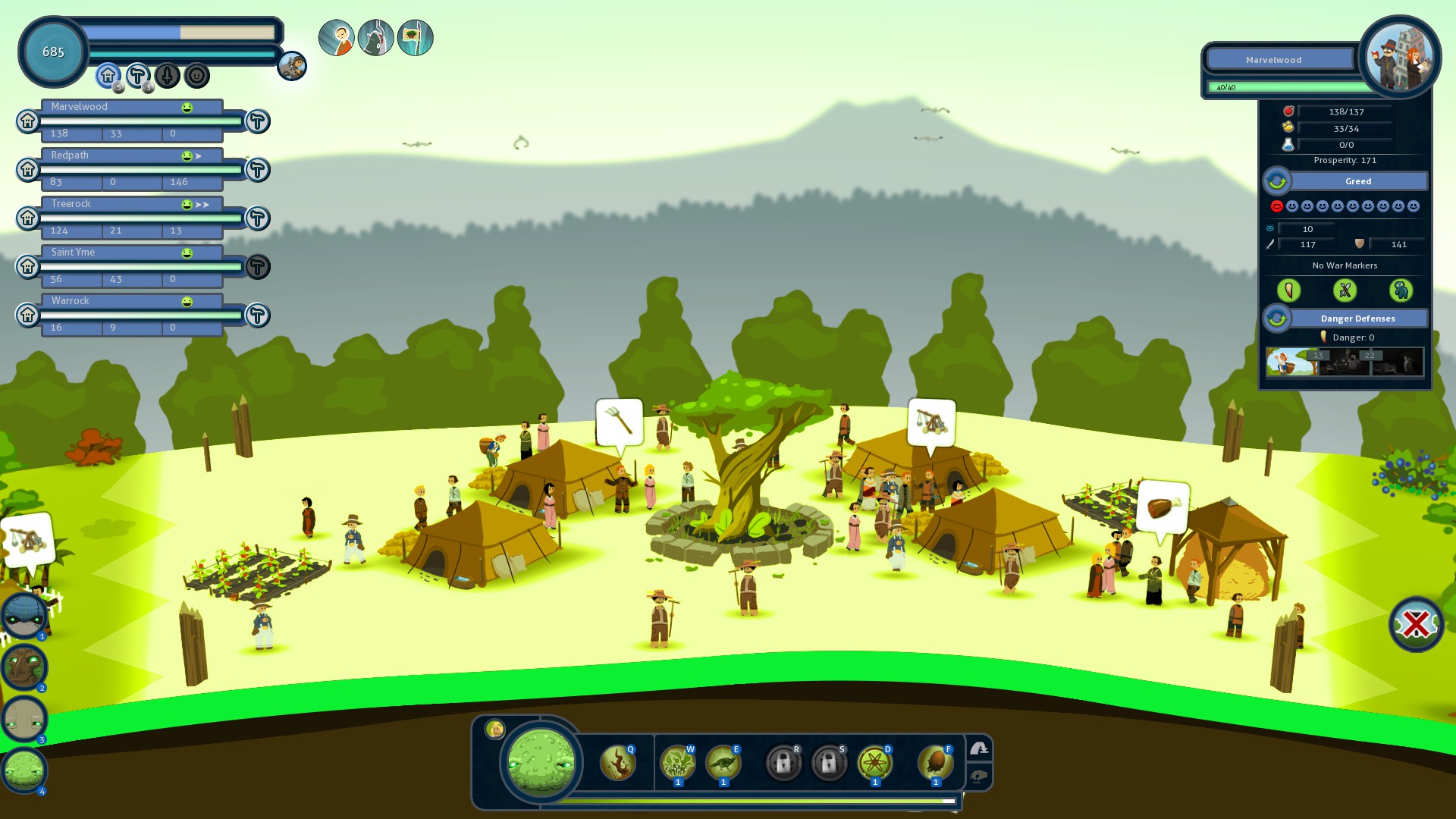Screen dimensions: 1456x819
Task: Select the brown forest giant portrait
Action: tap(24, 667)
